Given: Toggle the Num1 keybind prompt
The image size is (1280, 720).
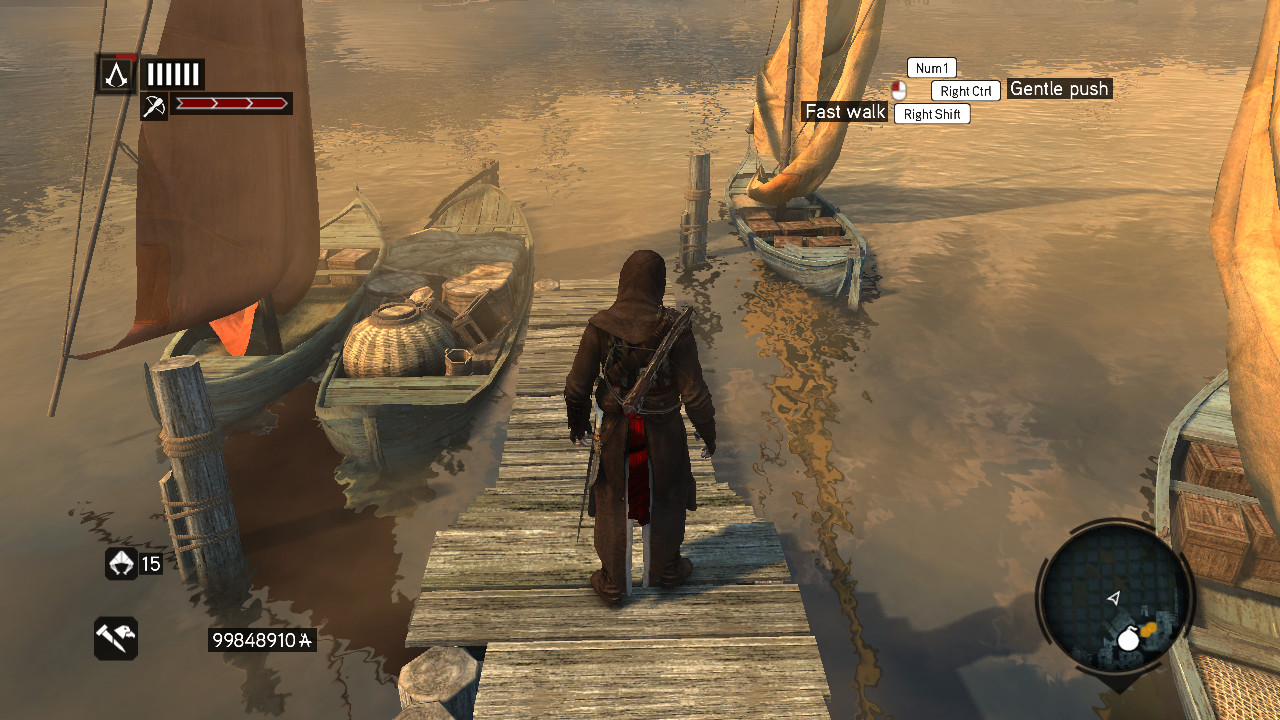Looking at the screenshot, I should pos(930,67).
